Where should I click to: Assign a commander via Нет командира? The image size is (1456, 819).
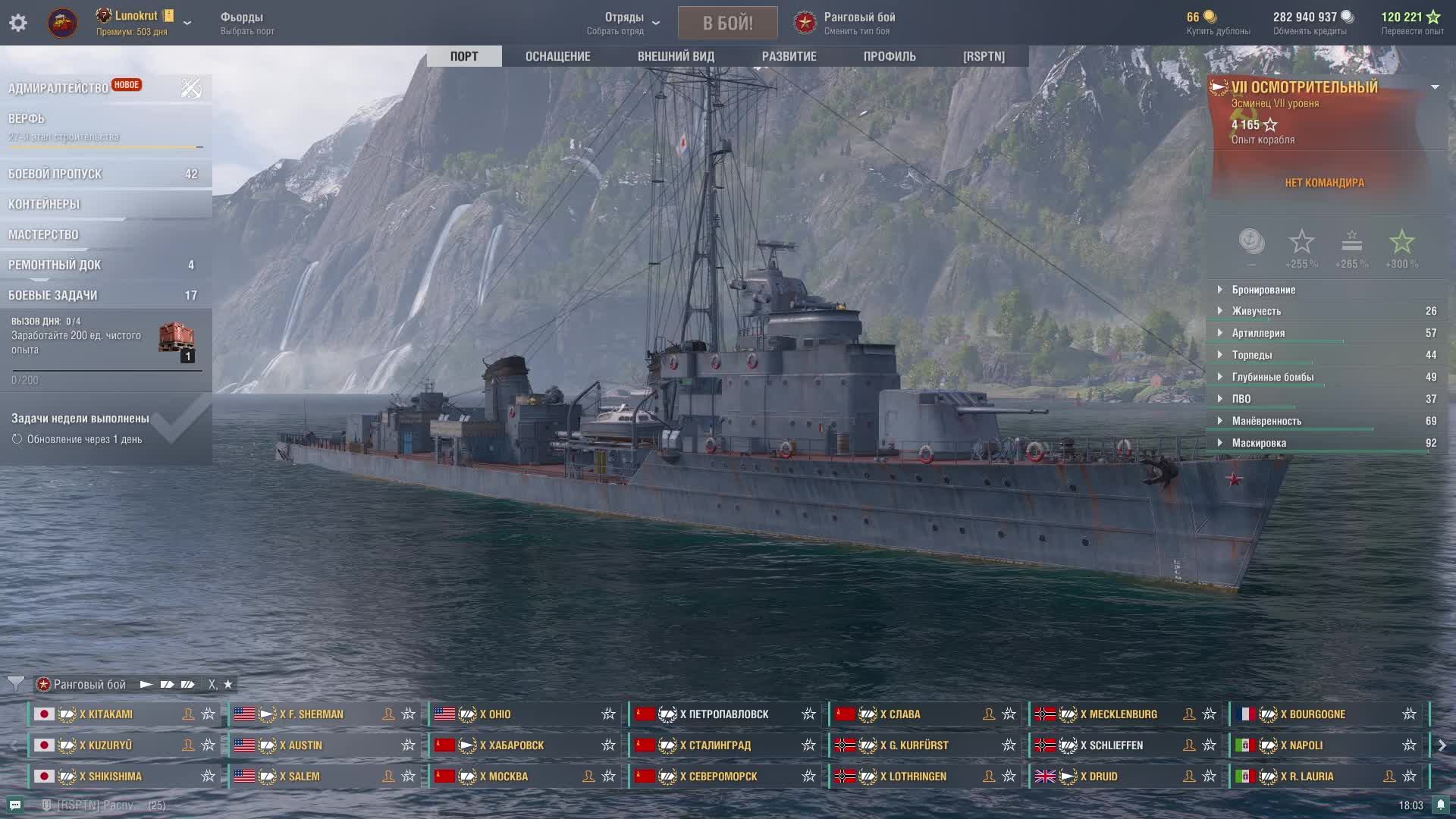(x=1324, y=183)
